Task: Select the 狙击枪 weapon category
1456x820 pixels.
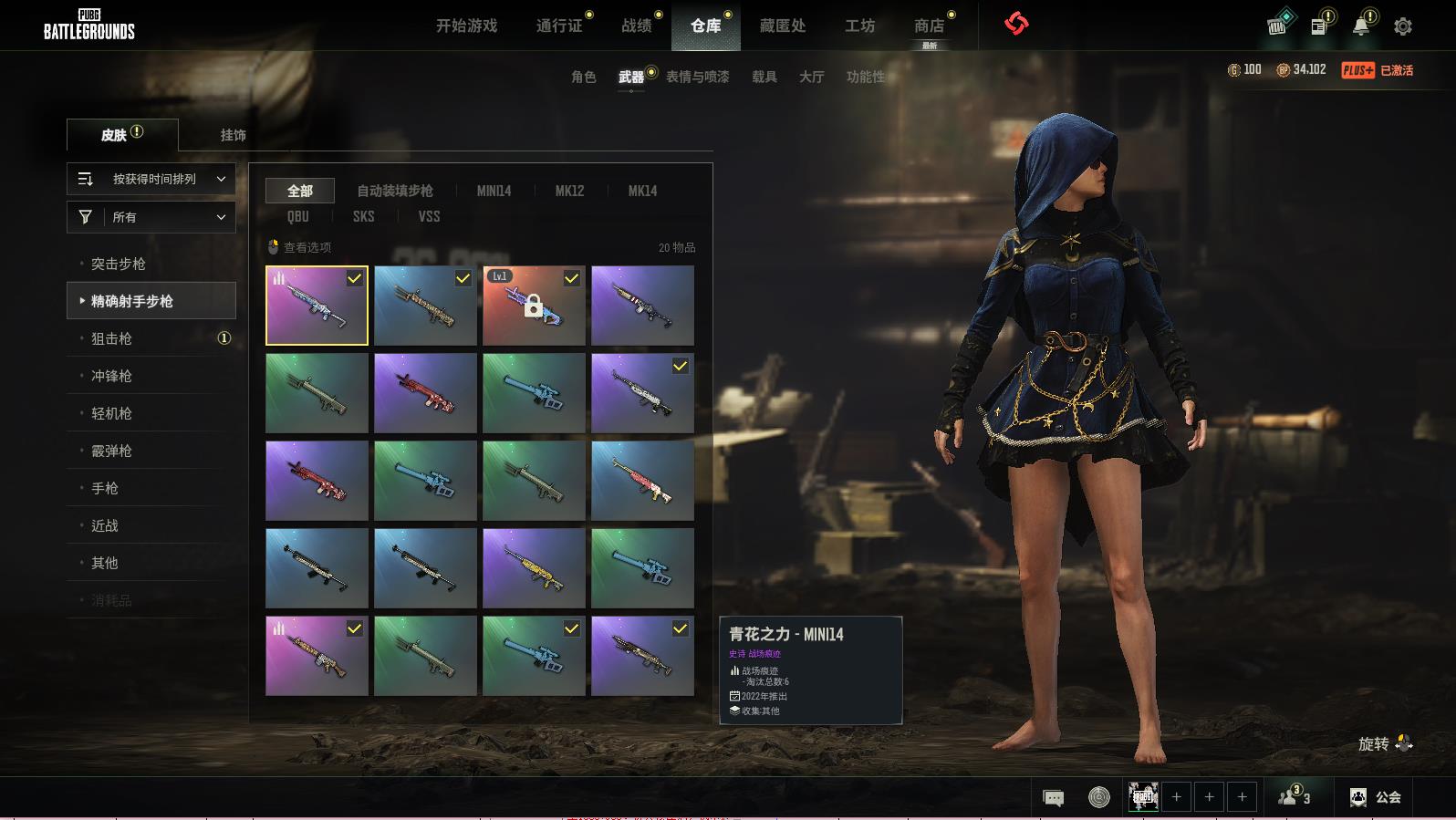Action: pyautogui.click(x=112, y=338)
